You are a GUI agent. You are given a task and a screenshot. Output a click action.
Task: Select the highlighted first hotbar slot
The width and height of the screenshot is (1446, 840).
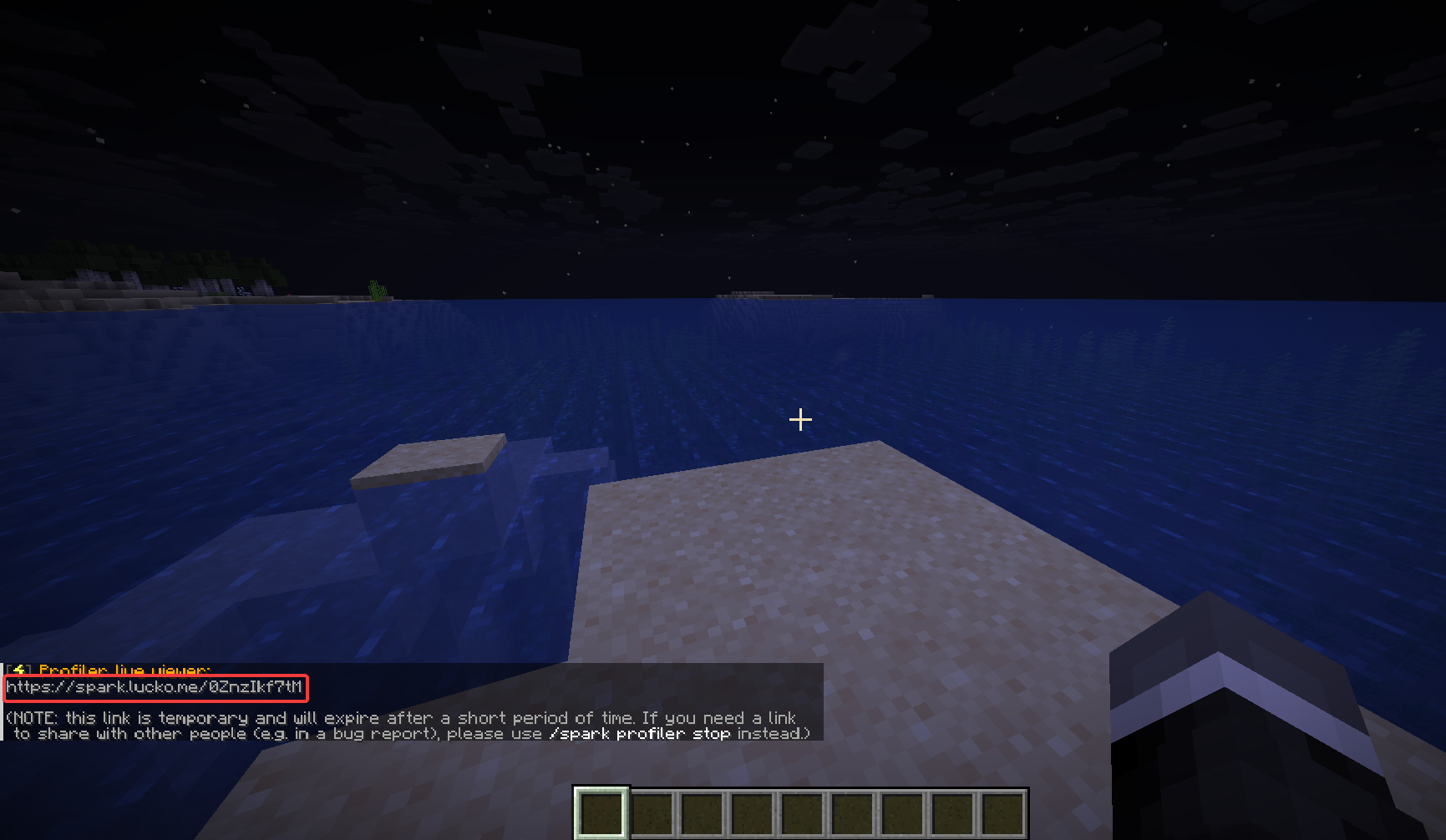[x=601, y=812]
